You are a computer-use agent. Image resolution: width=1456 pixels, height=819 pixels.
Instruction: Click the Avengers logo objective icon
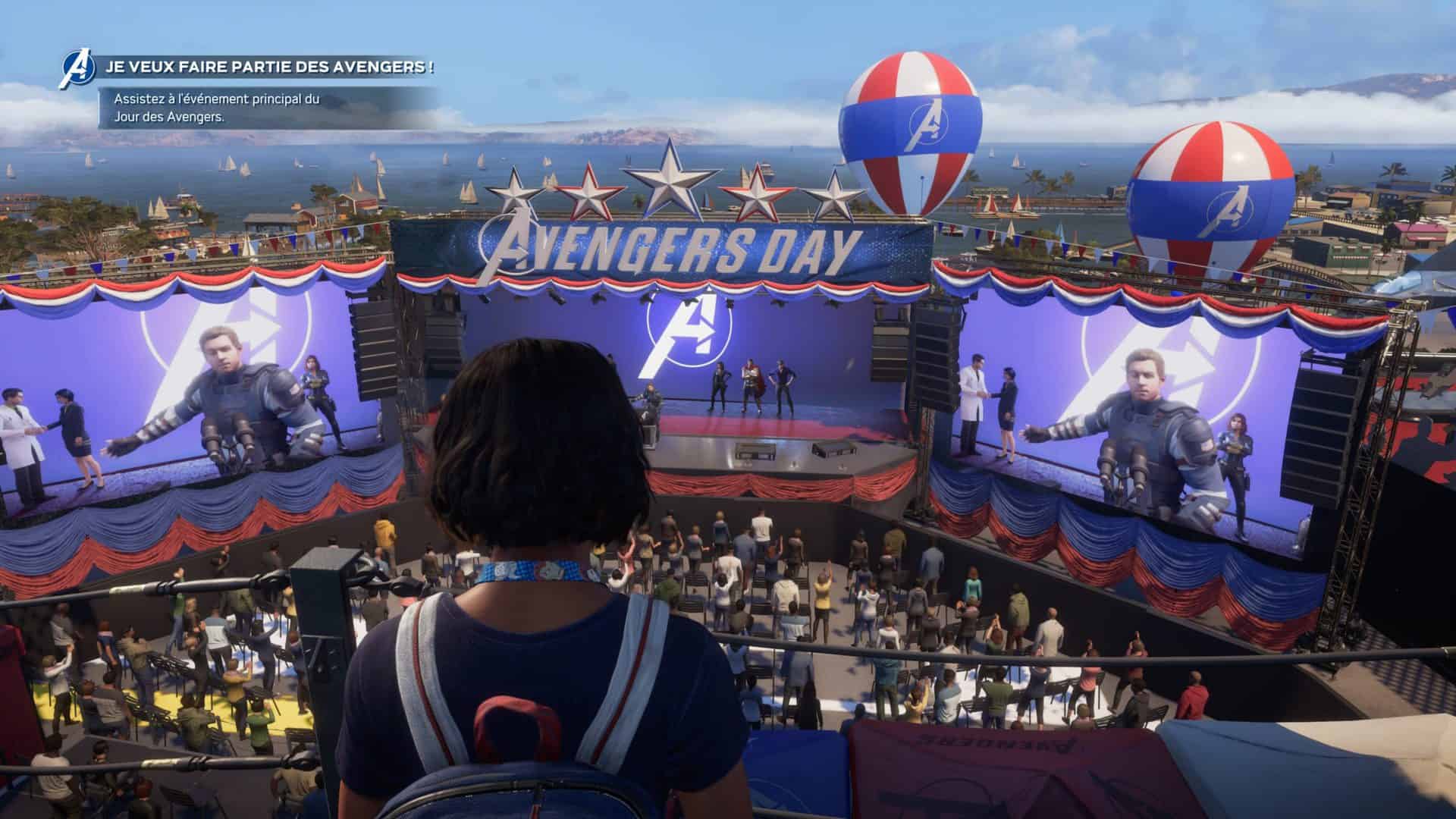pyautogui.click(x=77, y=69)
